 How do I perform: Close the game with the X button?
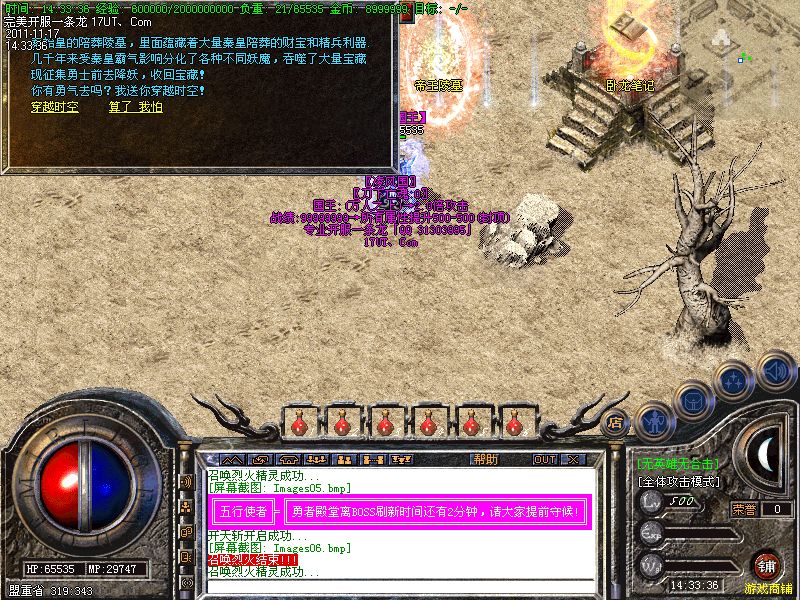coord(573,460)
